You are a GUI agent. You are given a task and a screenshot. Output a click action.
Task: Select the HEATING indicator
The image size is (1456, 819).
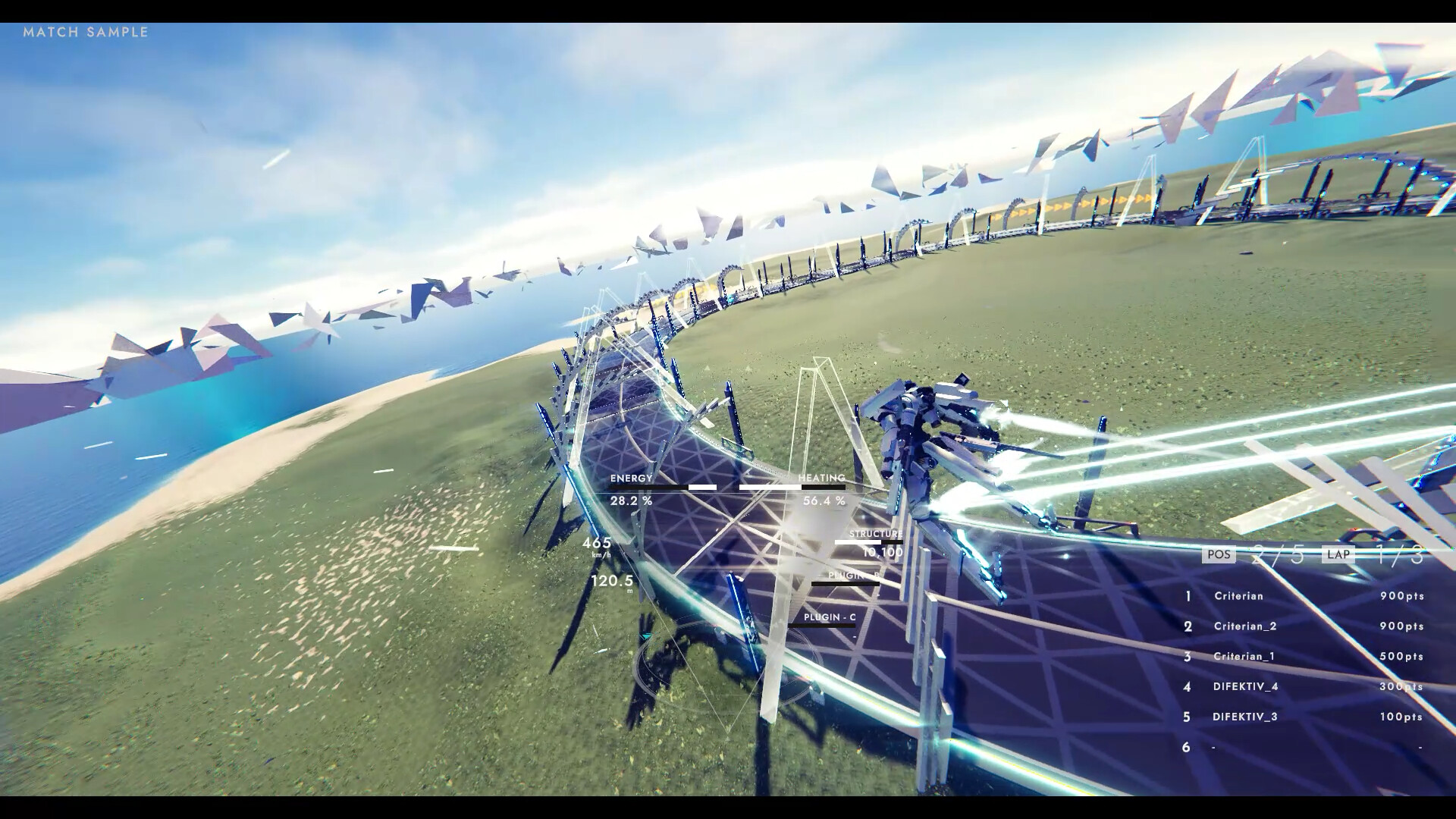822,478
